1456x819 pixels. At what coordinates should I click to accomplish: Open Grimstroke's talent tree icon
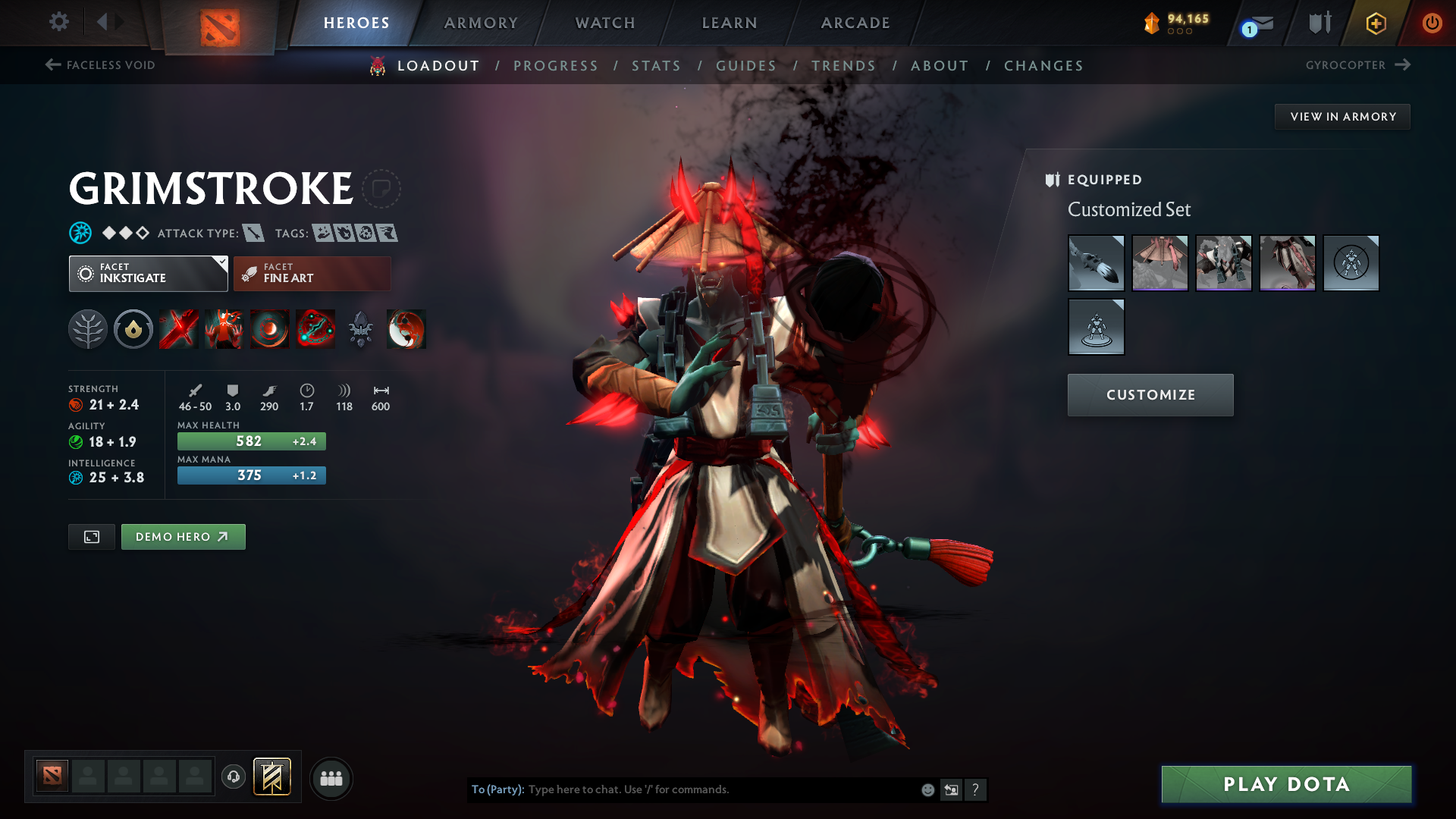click(89, 329)
